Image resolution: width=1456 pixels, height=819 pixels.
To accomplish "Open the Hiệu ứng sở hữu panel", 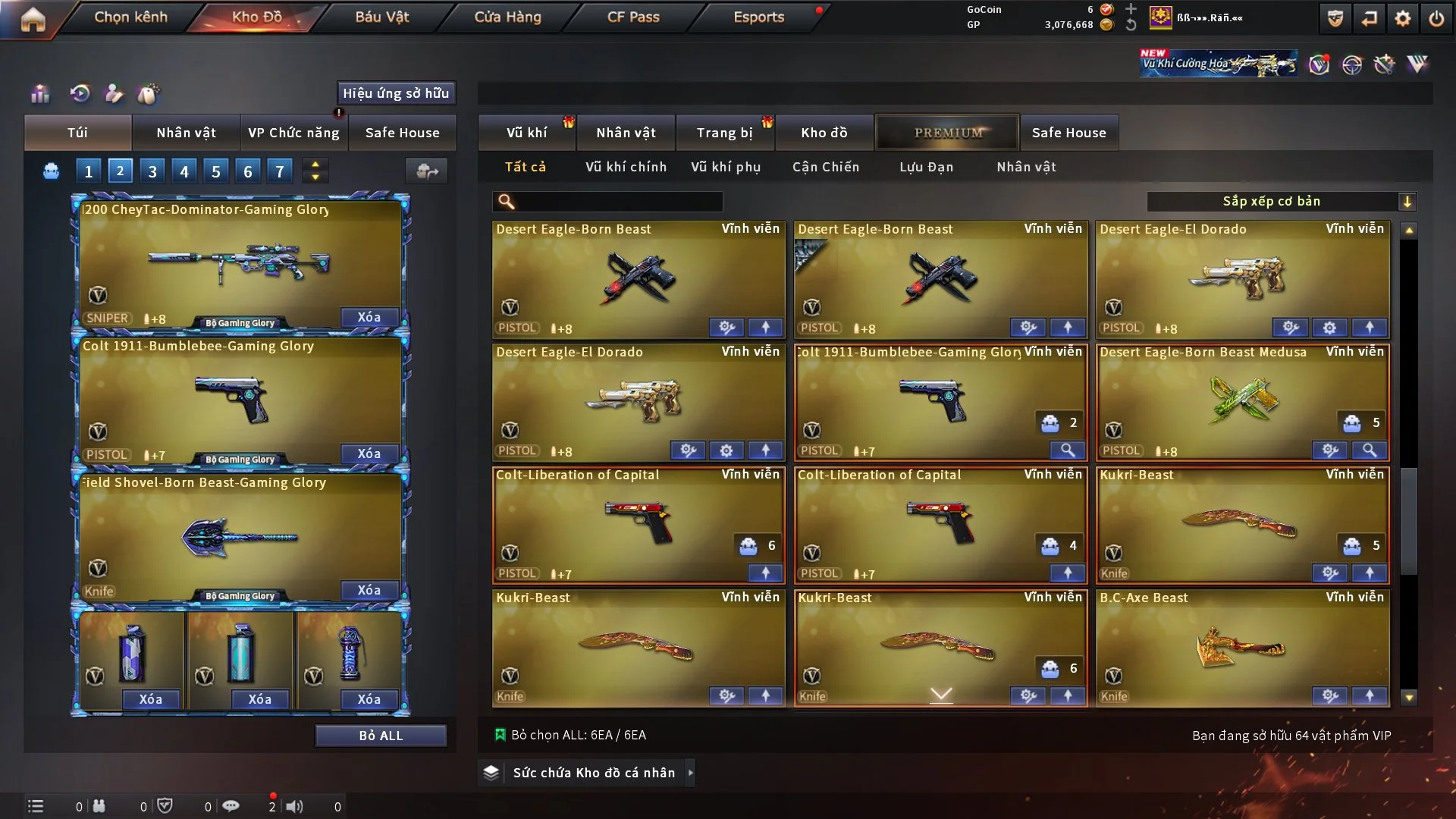I will tap(396, 93).
